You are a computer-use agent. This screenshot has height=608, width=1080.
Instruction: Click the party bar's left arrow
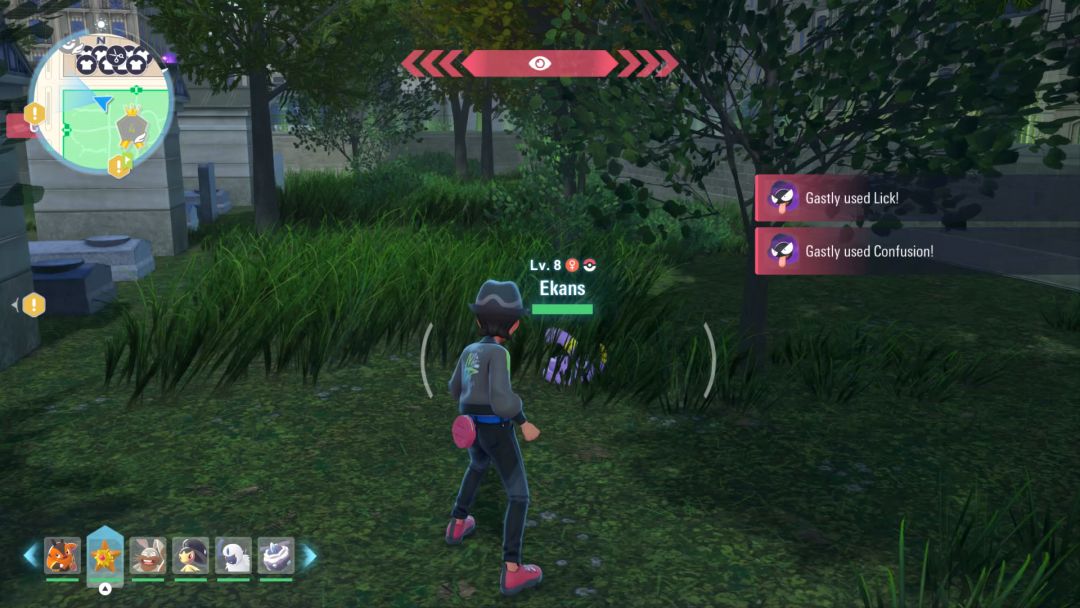point(31,556)
